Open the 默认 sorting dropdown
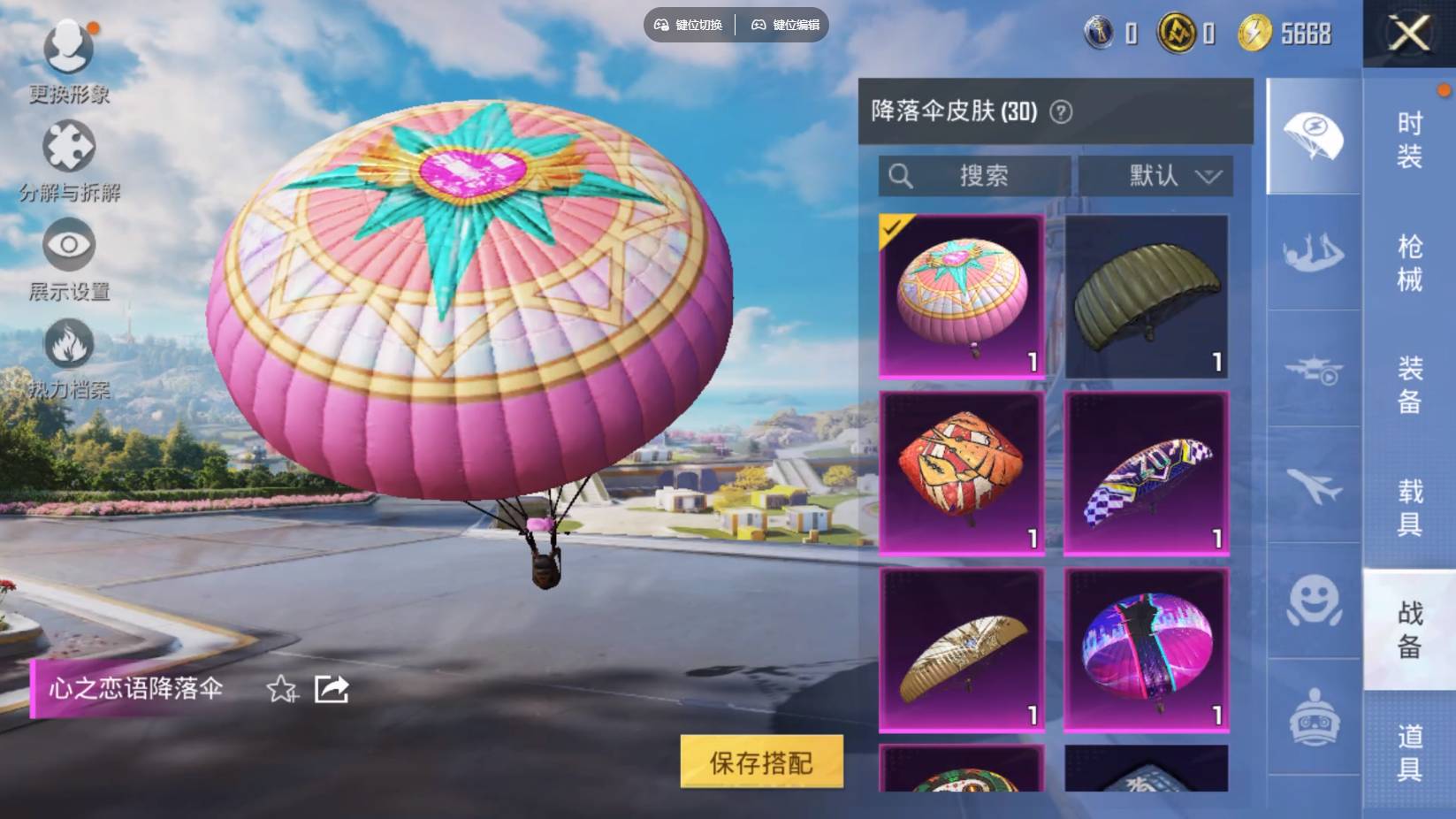This screenshot has height=819, width=1456. (1155, 176)
